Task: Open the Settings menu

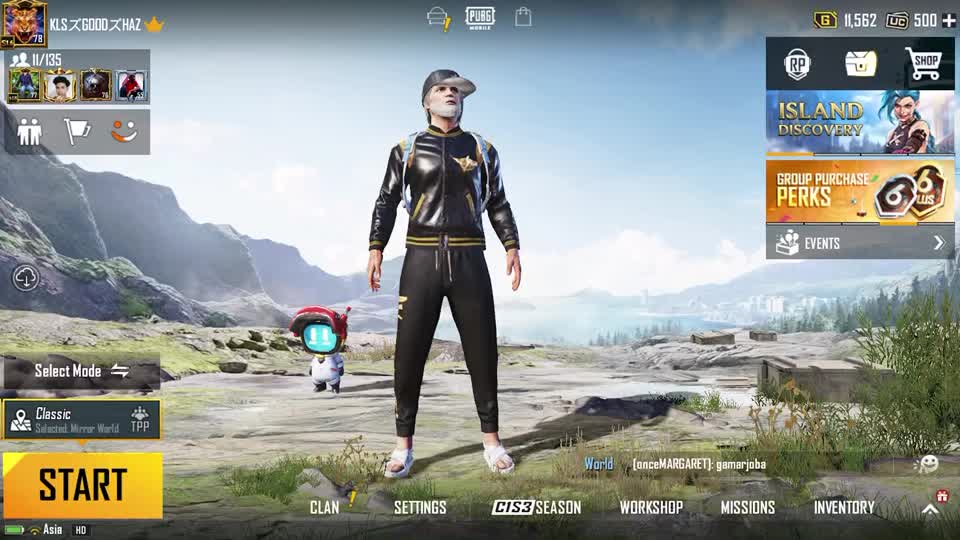Action: point(420,507)
